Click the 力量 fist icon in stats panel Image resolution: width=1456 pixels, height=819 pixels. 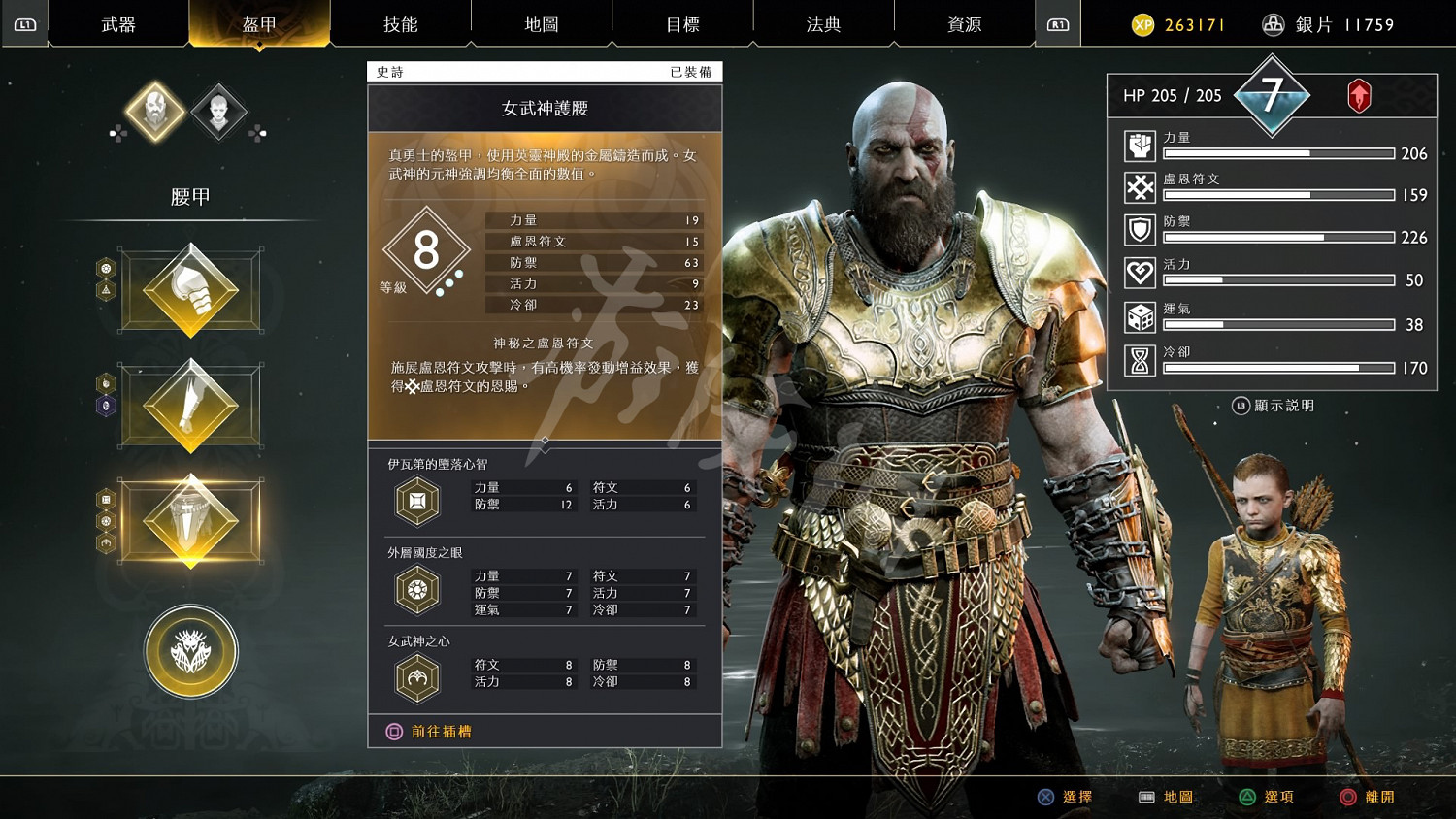(1139, 146)
